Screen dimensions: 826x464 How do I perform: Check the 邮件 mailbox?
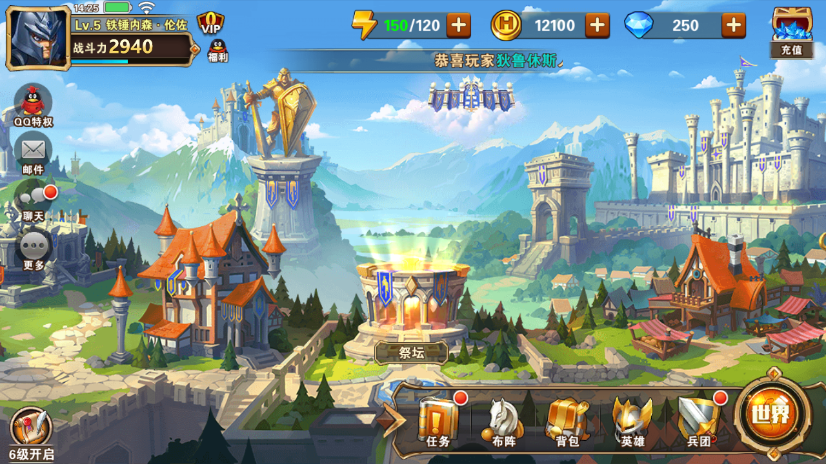click(x=33, y=153)
